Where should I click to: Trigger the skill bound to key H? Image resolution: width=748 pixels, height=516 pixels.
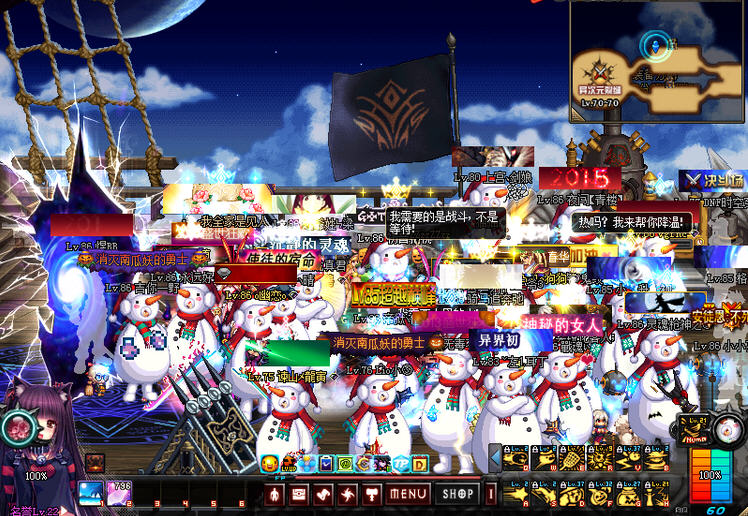pyautogui.click(x=655, y=494)
